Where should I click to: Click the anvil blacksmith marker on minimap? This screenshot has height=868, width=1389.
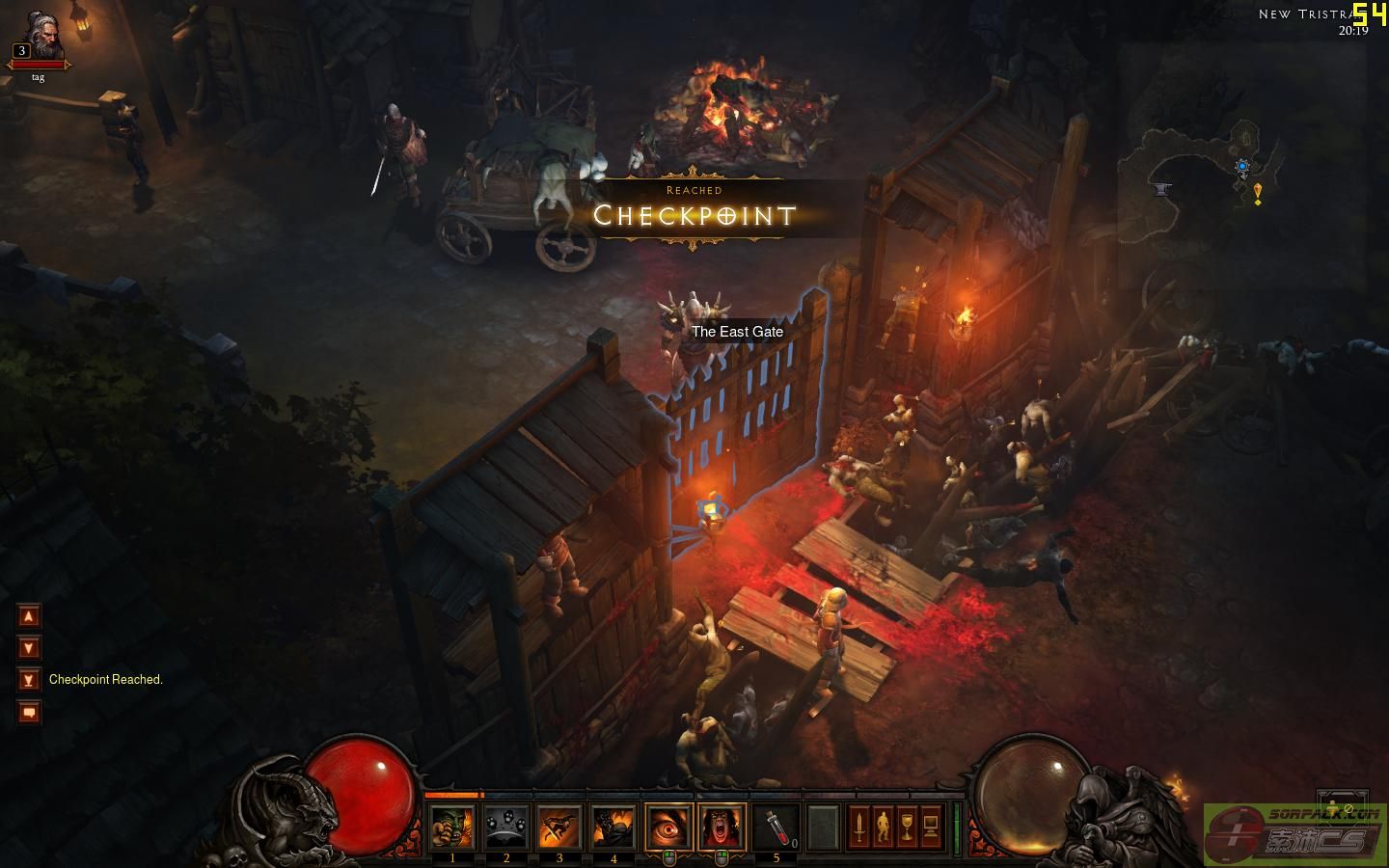(1162, 188)
